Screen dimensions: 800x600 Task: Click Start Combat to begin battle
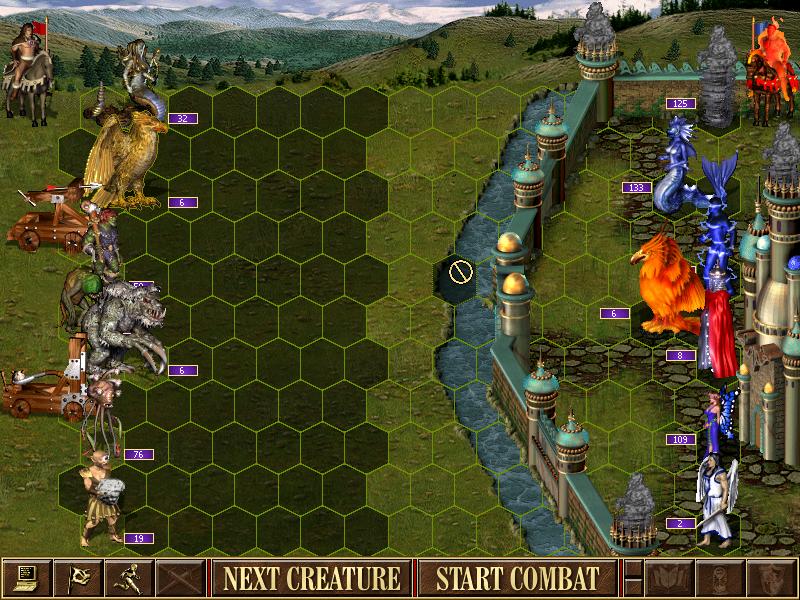coord(517,577)
